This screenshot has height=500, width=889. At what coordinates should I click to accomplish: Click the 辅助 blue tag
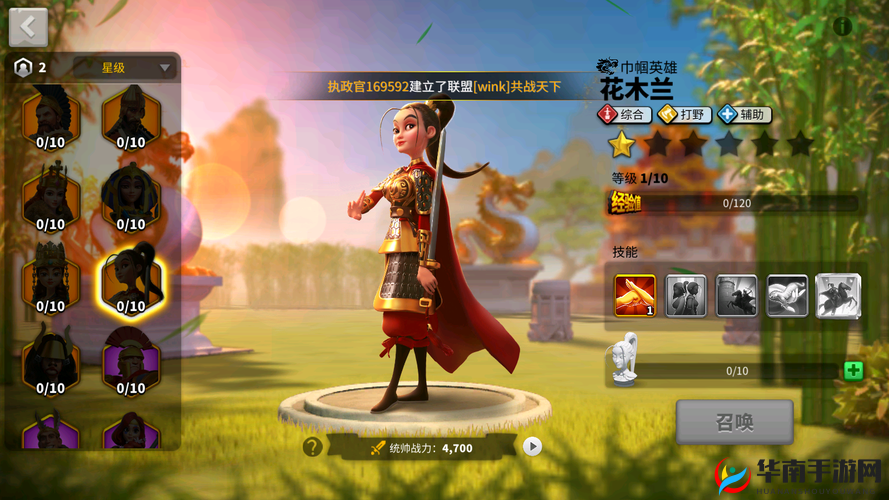743,115
